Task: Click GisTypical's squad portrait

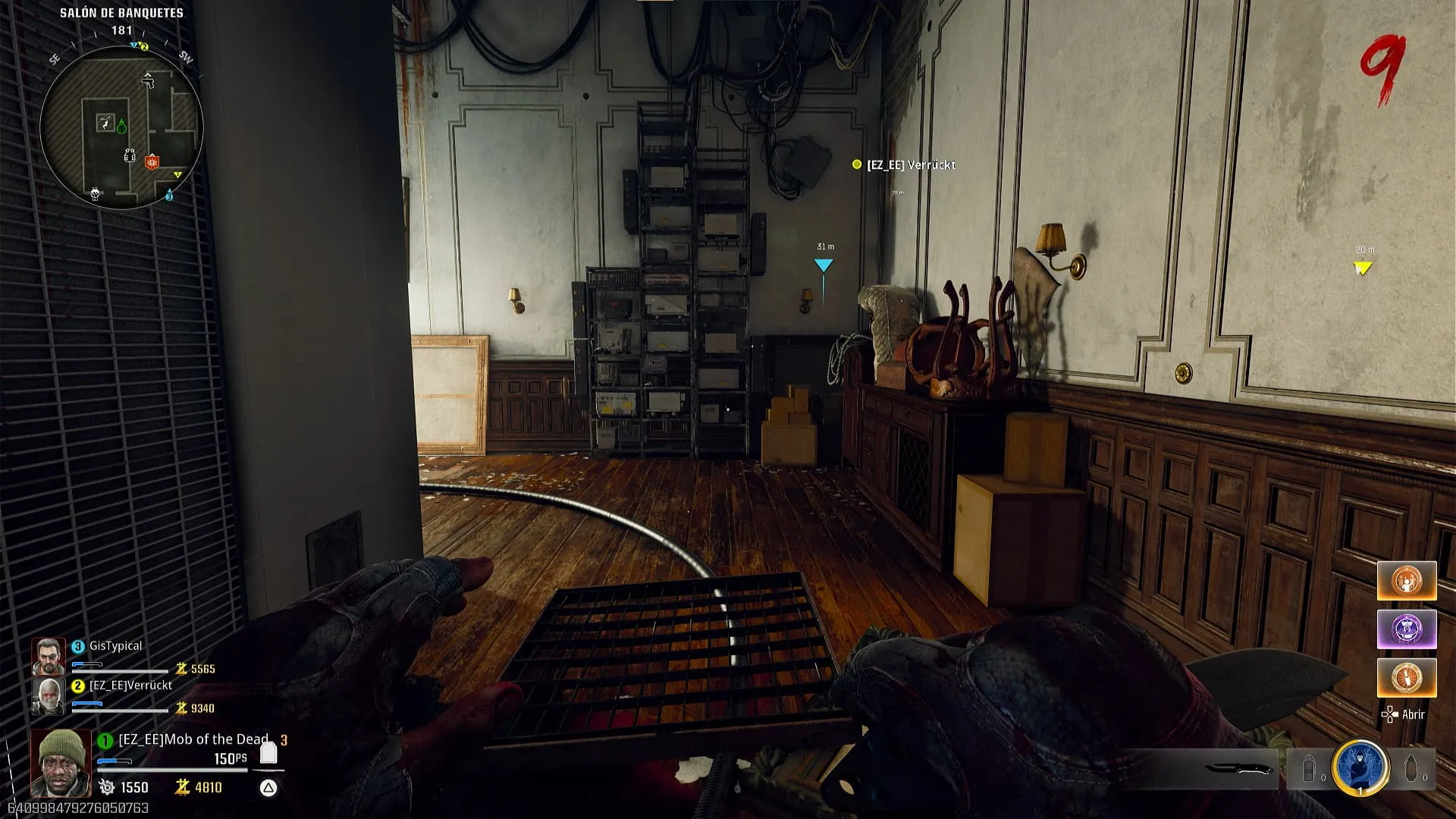Action: tap(48, 657)
